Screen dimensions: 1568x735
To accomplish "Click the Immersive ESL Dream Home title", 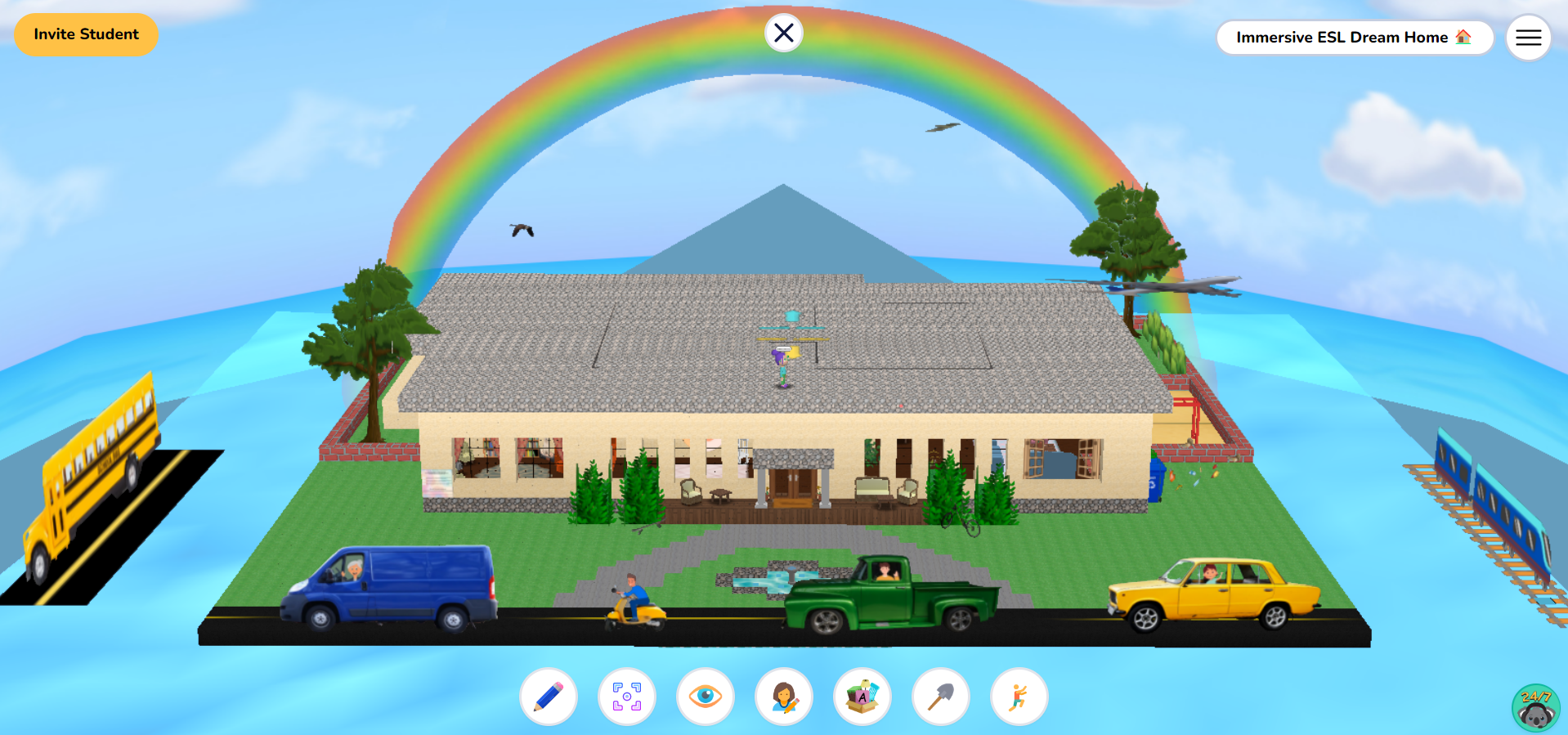I will 1353,37.
